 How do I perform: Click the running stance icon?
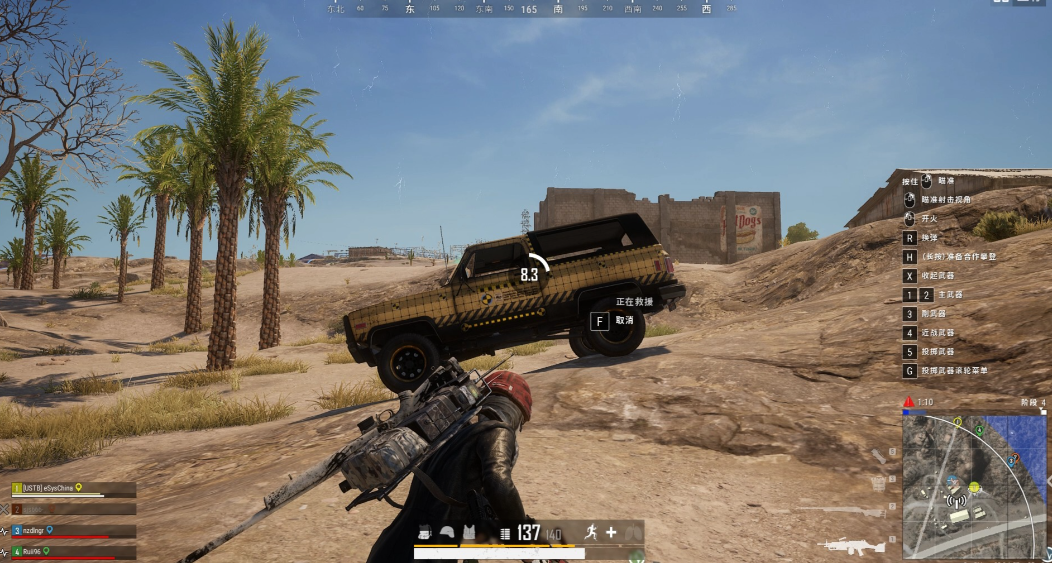(x=591, y=533)
